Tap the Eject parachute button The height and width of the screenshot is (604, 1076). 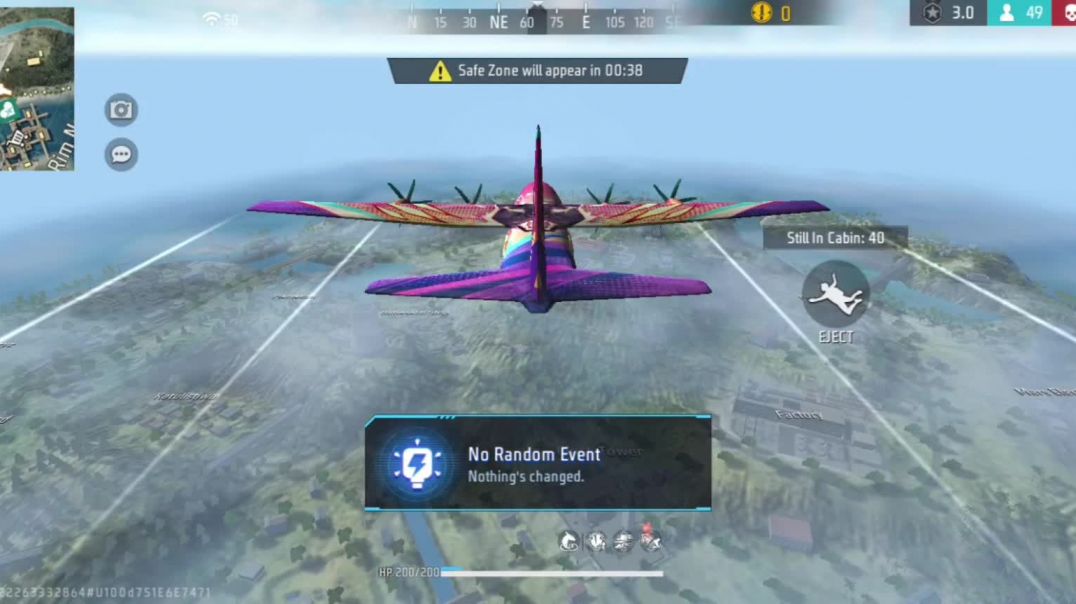(835, 294)
